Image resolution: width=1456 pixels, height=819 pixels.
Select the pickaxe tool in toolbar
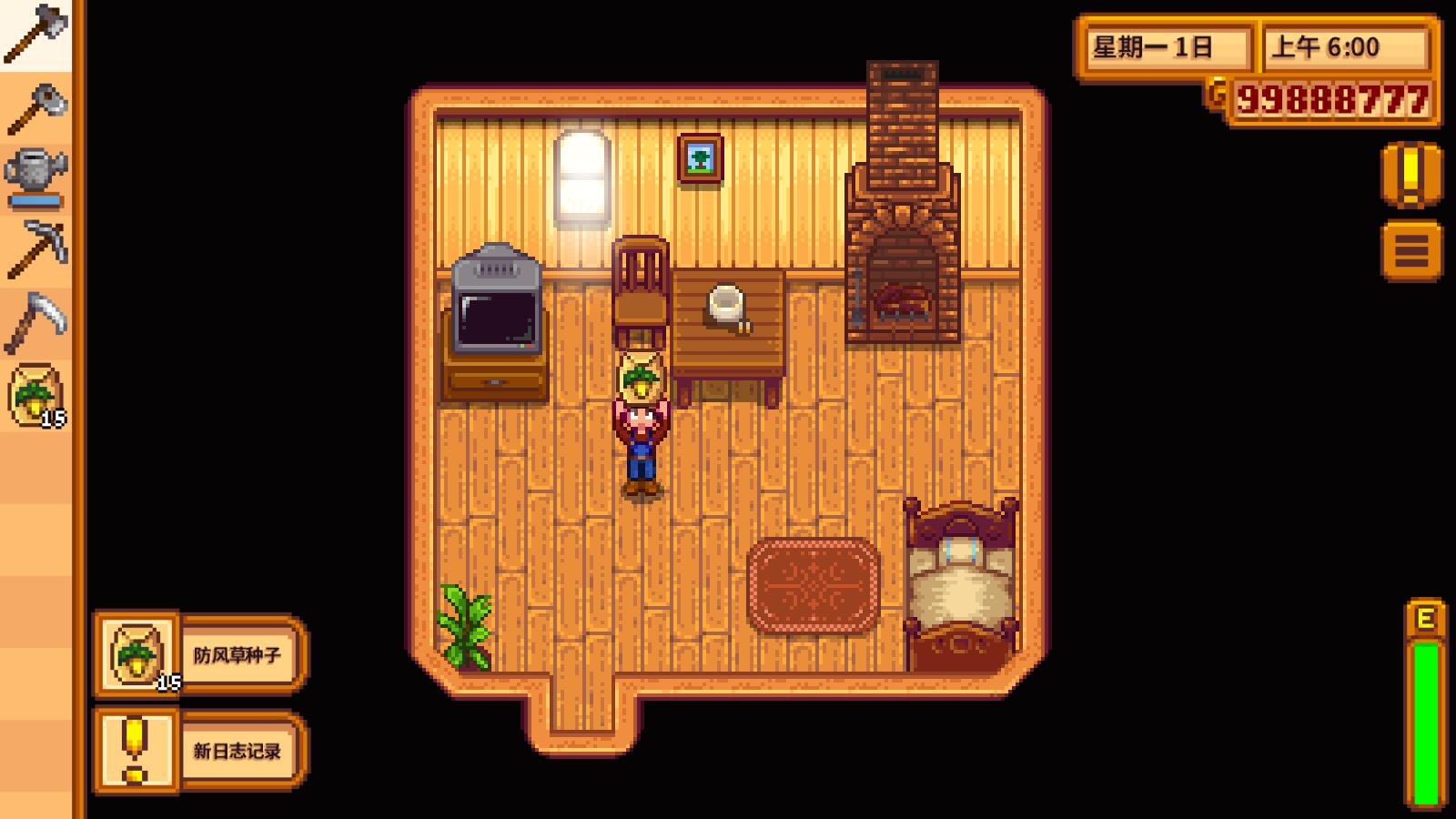[36, 246]
